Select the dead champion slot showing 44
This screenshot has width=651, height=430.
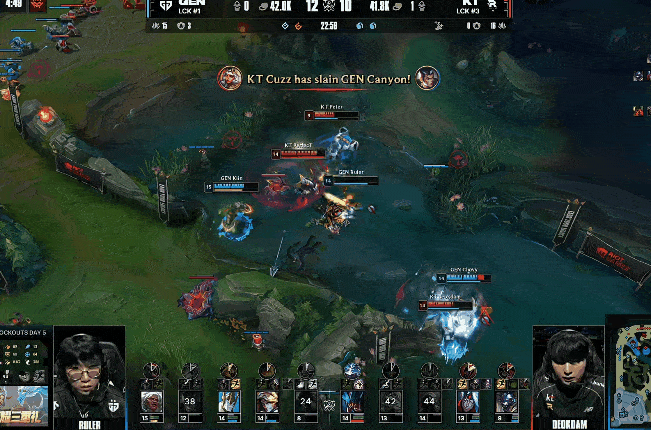pyautogui.click(x=429, y=401)
